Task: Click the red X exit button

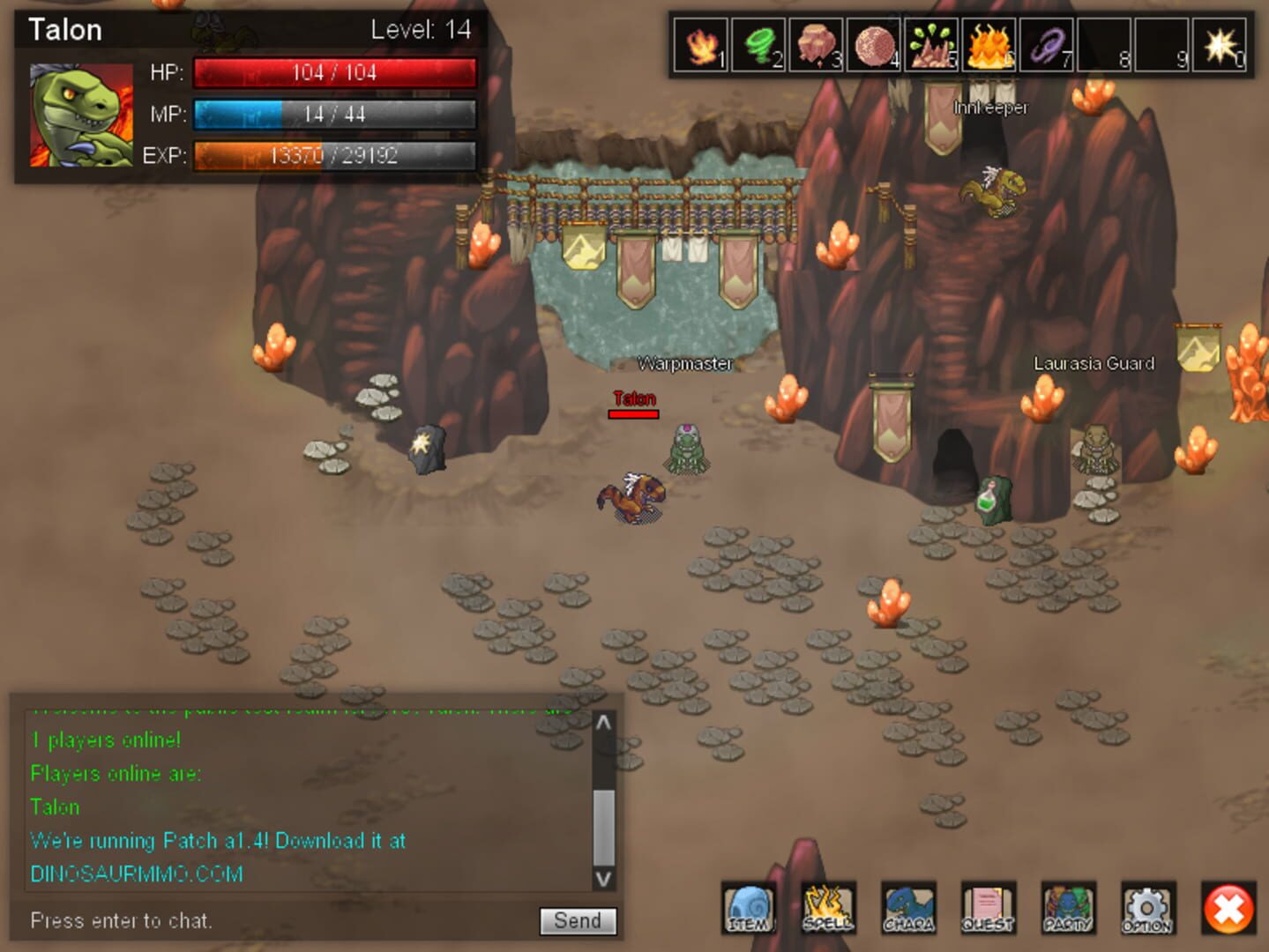Action: click(1228, 909)
